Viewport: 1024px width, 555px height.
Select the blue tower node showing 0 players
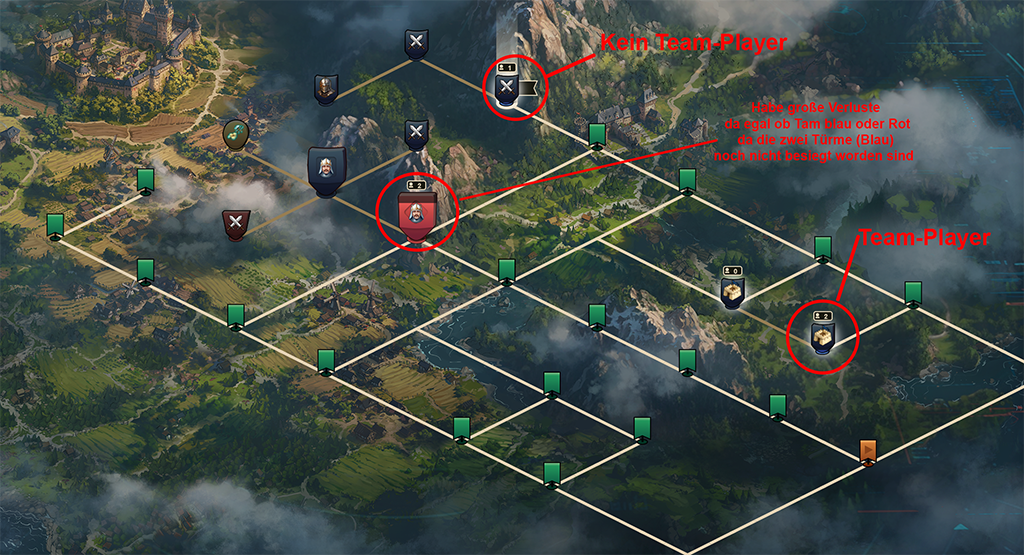pyautogui.click(x=733, y=291)
